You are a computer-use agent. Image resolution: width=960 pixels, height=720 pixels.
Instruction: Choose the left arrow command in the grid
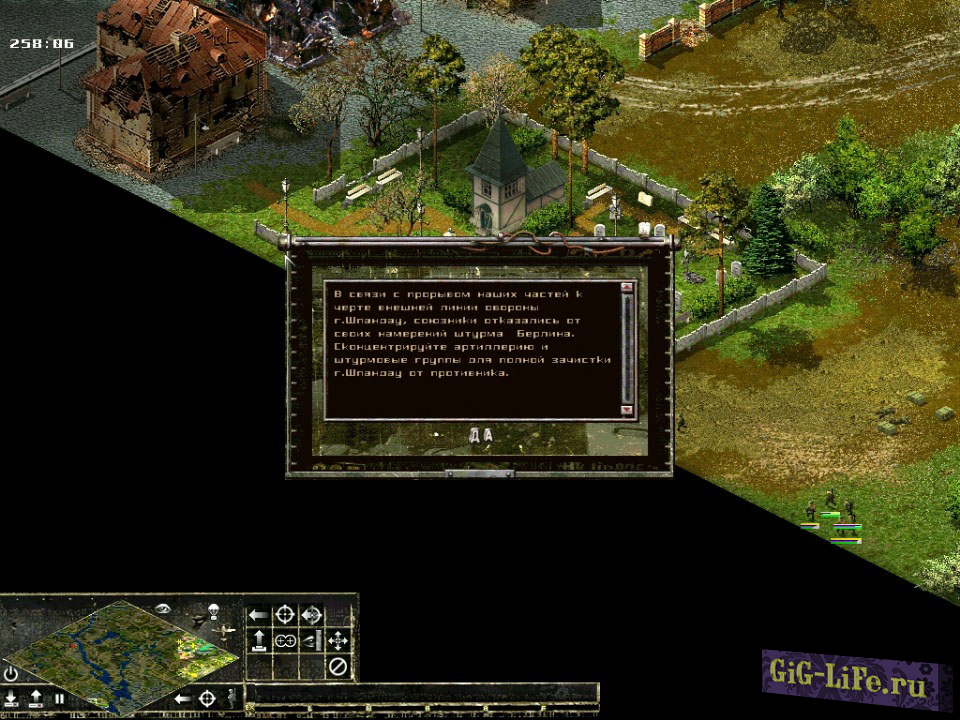pos(258,614)
